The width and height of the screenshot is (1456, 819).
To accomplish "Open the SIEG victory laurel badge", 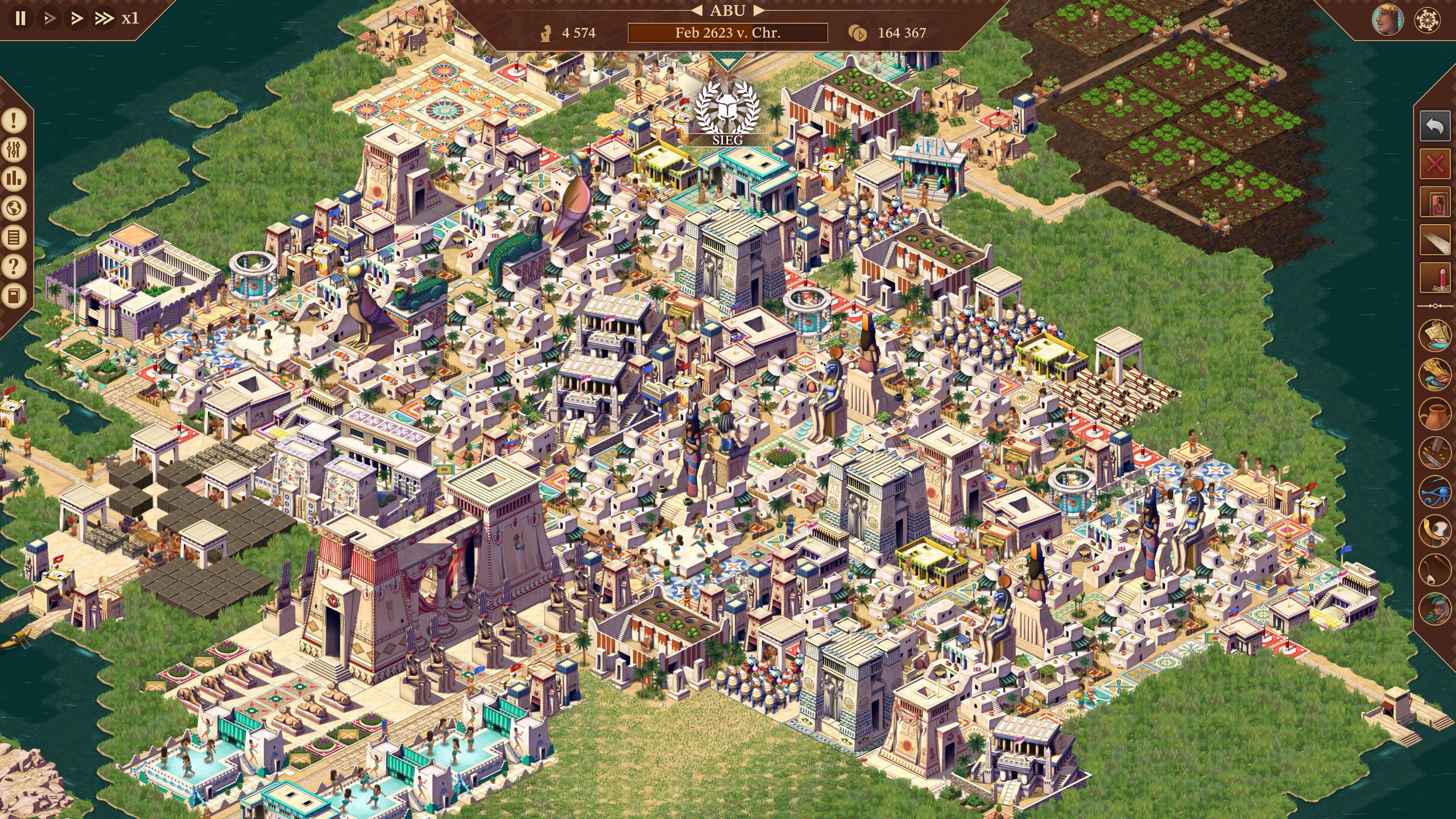I will pyautogui.click(x=727, y=113).
